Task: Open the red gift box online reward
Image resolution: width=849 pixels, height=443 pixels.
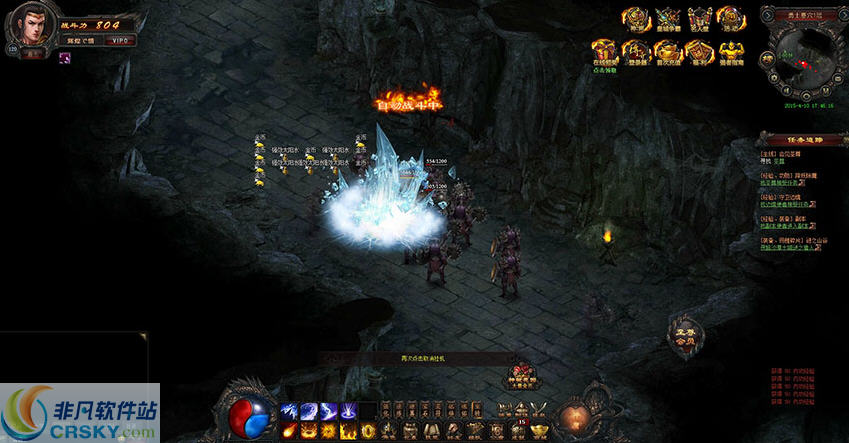Action: 603,51
